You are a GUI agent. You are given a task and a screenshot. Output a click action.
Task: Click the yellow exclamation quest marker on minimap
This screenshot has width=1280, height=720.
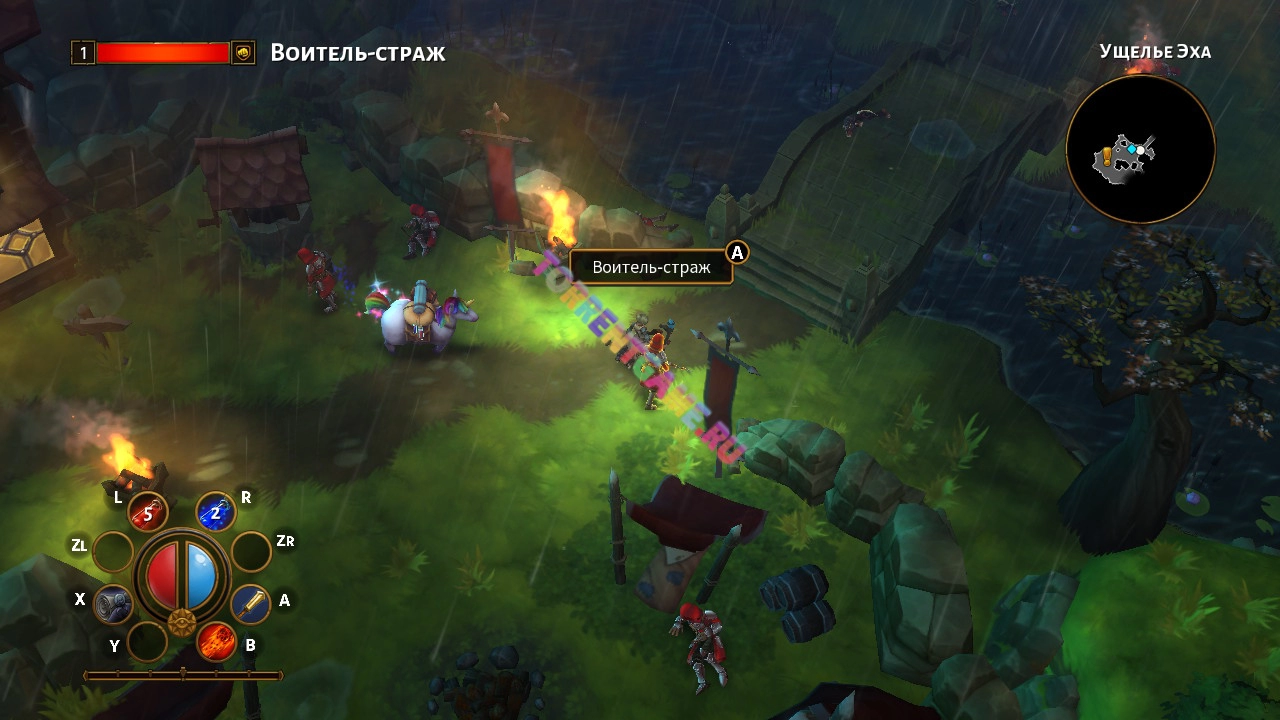point(1107,155)
